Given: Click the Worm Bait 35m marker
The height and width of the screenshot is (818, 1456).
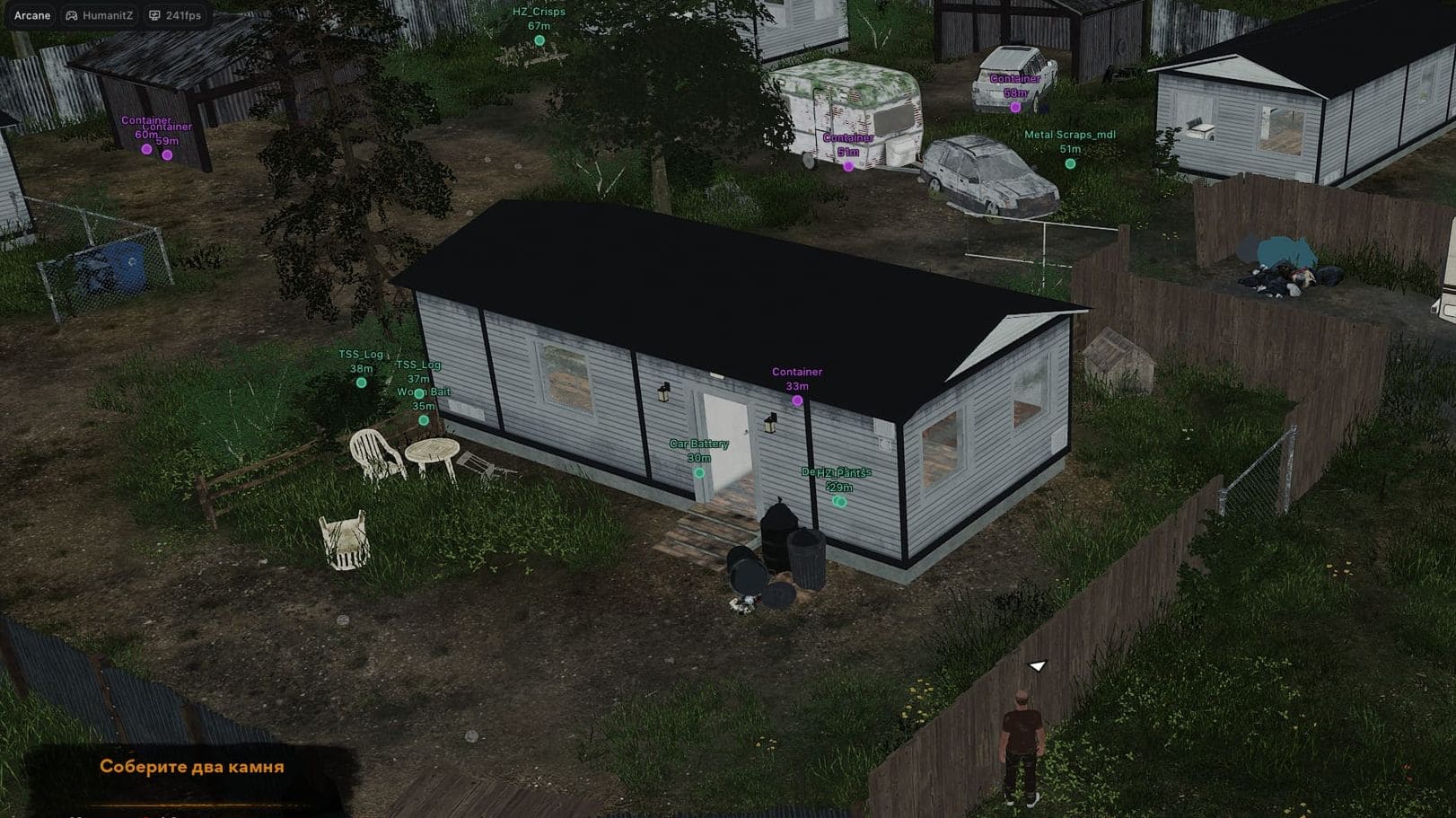Looking at the screenshot, I should 424,420.
